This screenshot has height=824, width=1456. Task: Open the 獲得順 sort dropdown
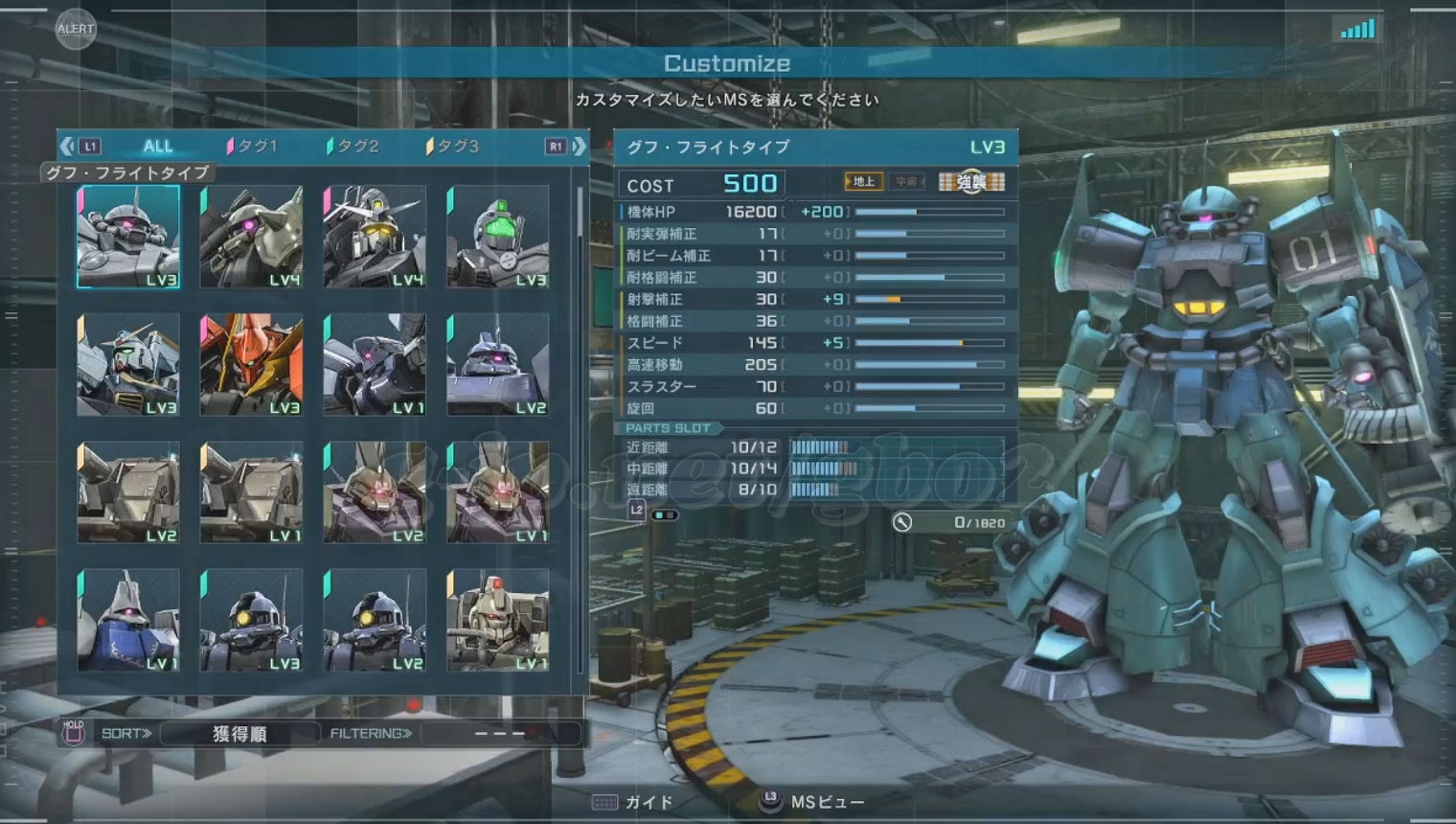239,734
